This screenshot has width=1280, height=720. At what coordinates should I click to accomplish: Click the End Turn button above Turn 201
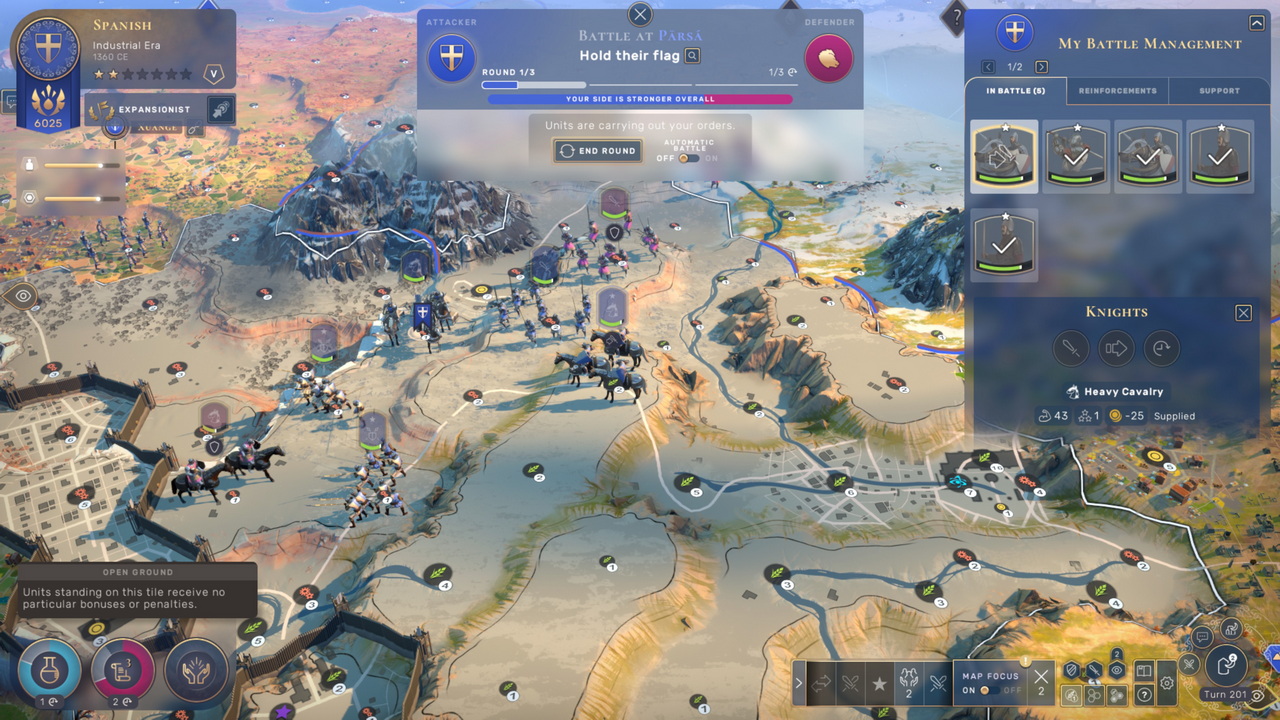click(1226, 664)
